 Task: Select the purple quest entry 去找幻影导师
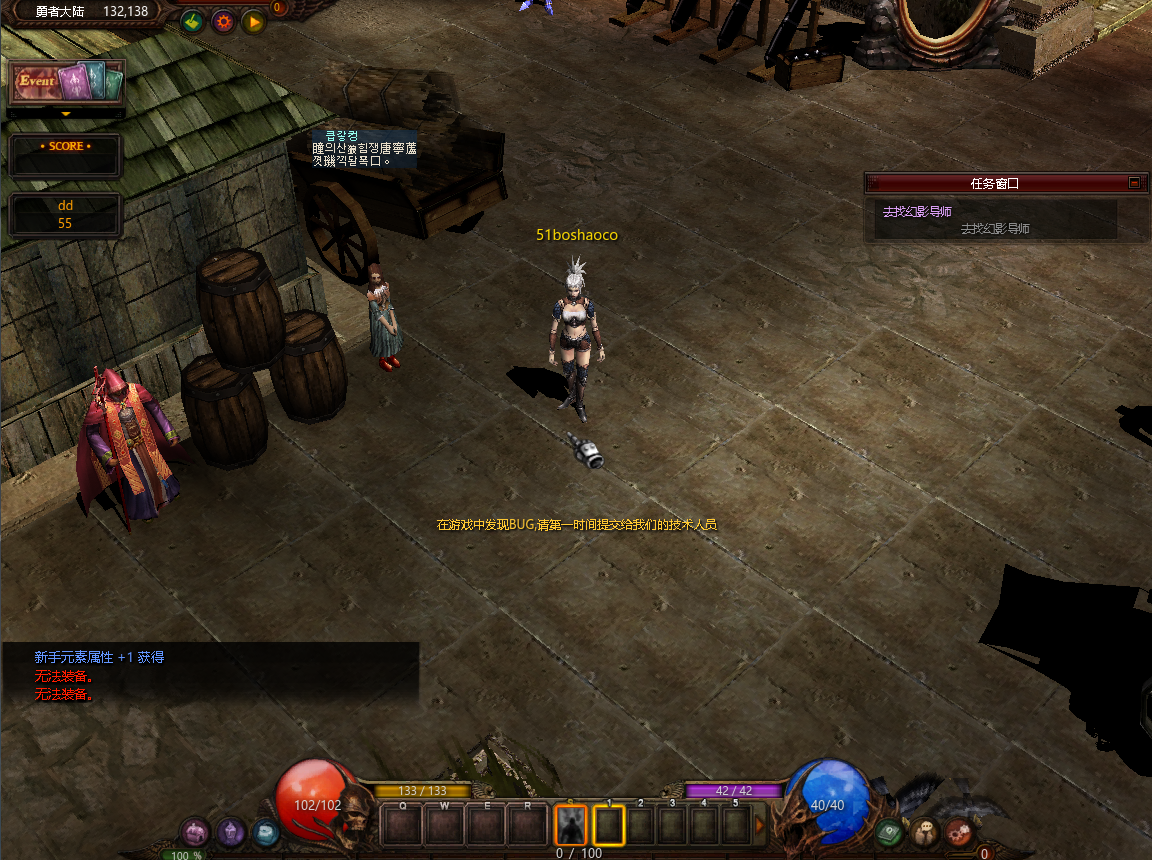917,212
